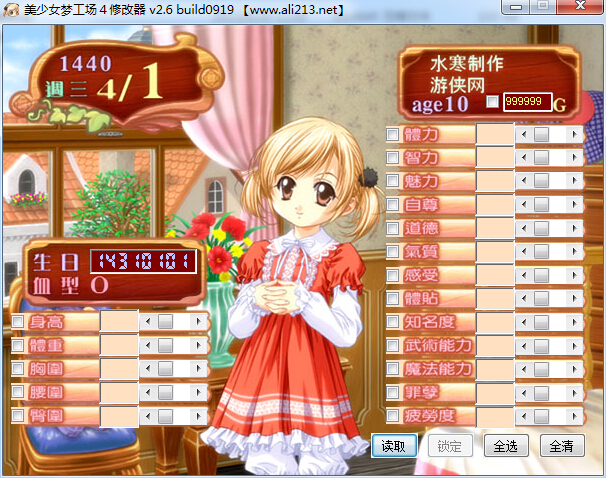The image size is (606, 478).
Task: Tick the 體力 stat checkbox
Action: pyautogui.click(x=393, y=134)
